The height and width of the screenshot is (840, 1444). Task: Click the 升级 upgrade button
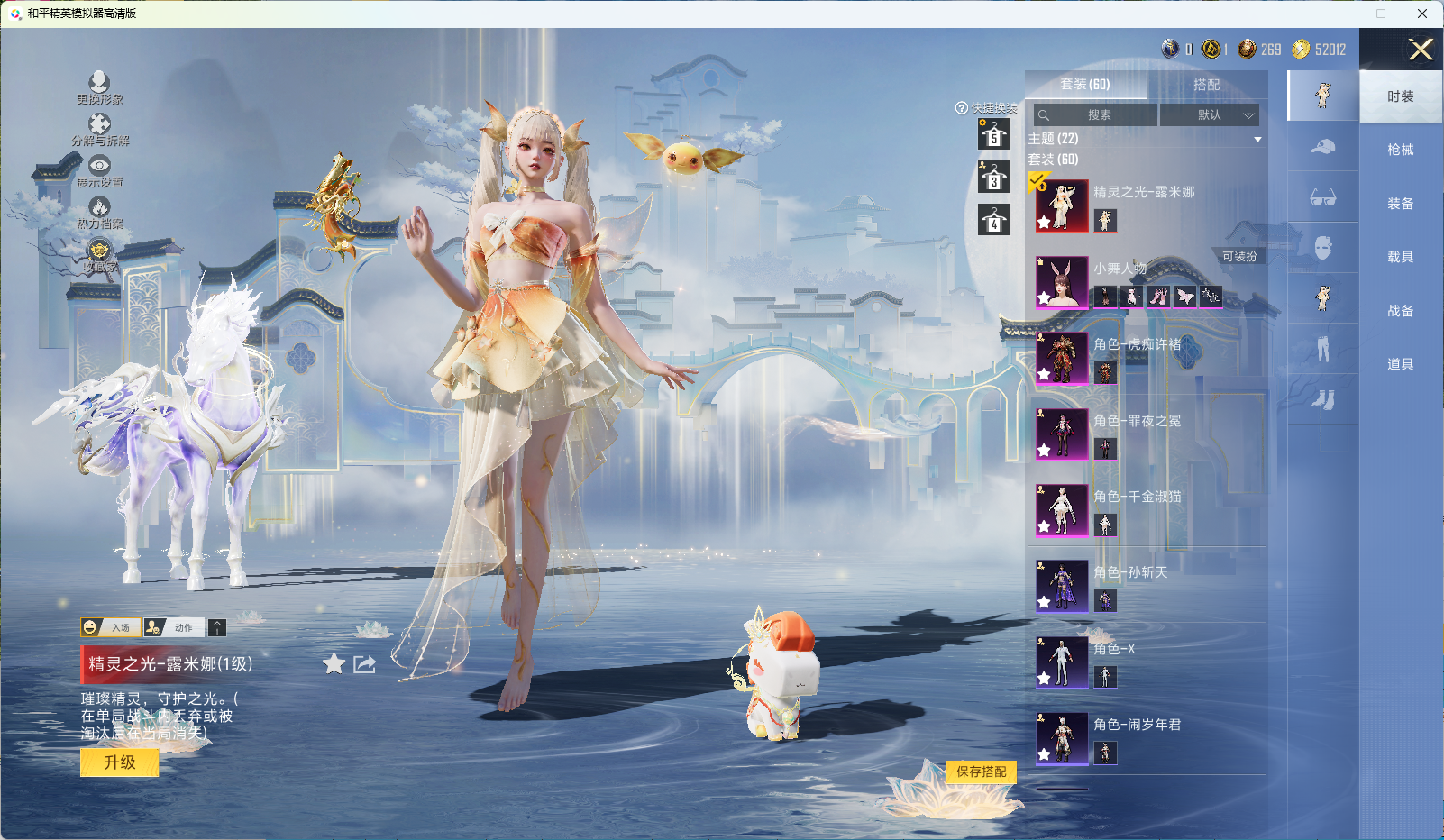tap(120, 762)
